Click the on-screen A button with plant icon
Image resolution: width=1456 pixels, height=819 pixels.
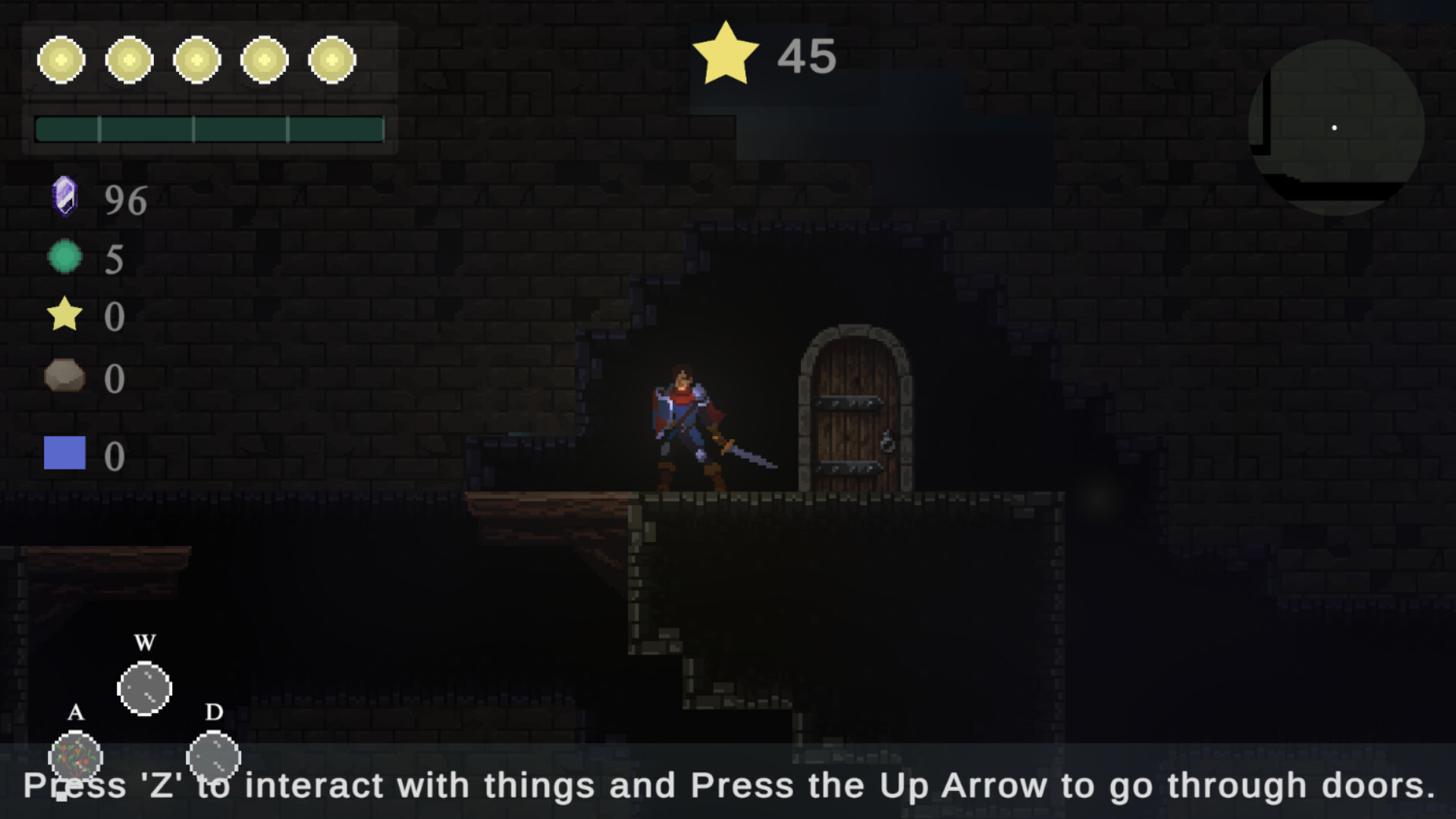click(75, 757)
